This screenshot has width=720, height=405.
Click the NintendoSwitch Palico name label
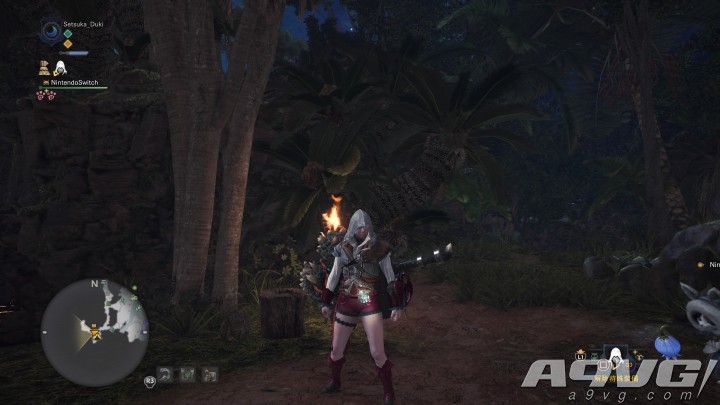[72, 83]
